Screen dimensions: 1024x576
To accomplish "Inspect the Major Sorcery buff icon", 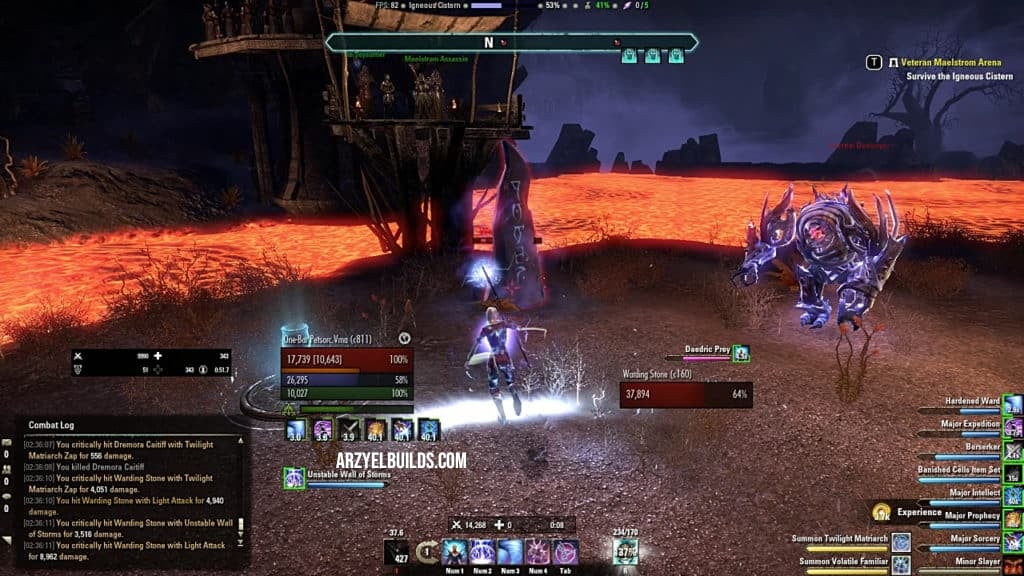I will coord(1013,542).
